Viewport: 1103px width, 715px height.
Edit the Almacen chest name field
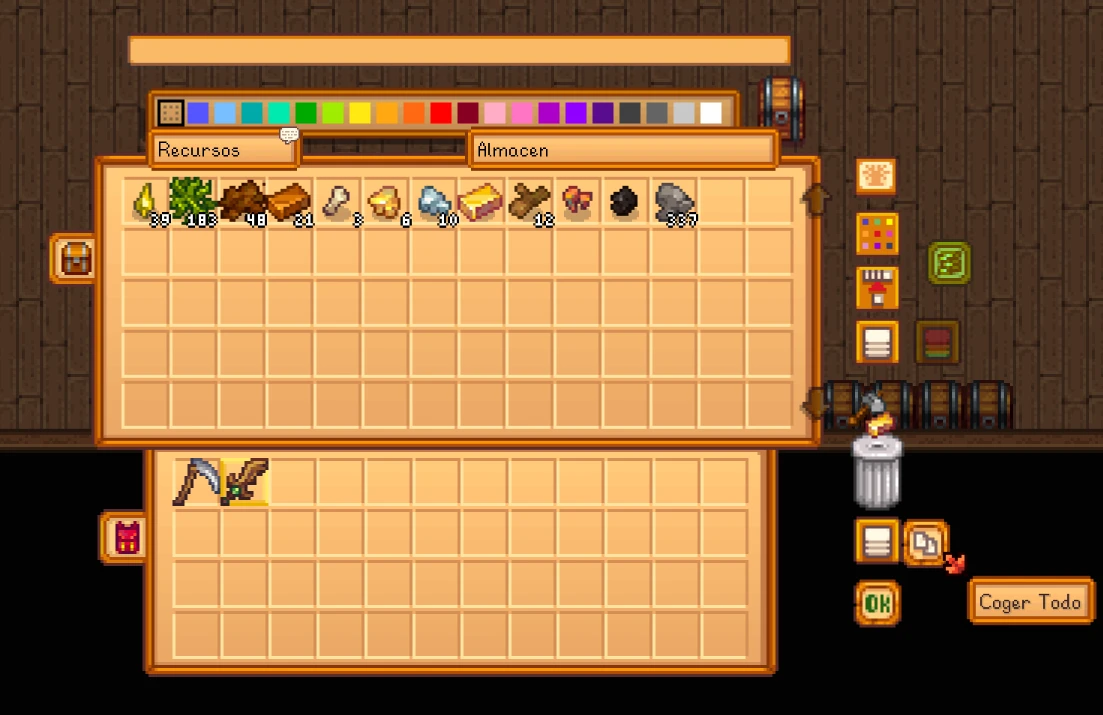622,150
